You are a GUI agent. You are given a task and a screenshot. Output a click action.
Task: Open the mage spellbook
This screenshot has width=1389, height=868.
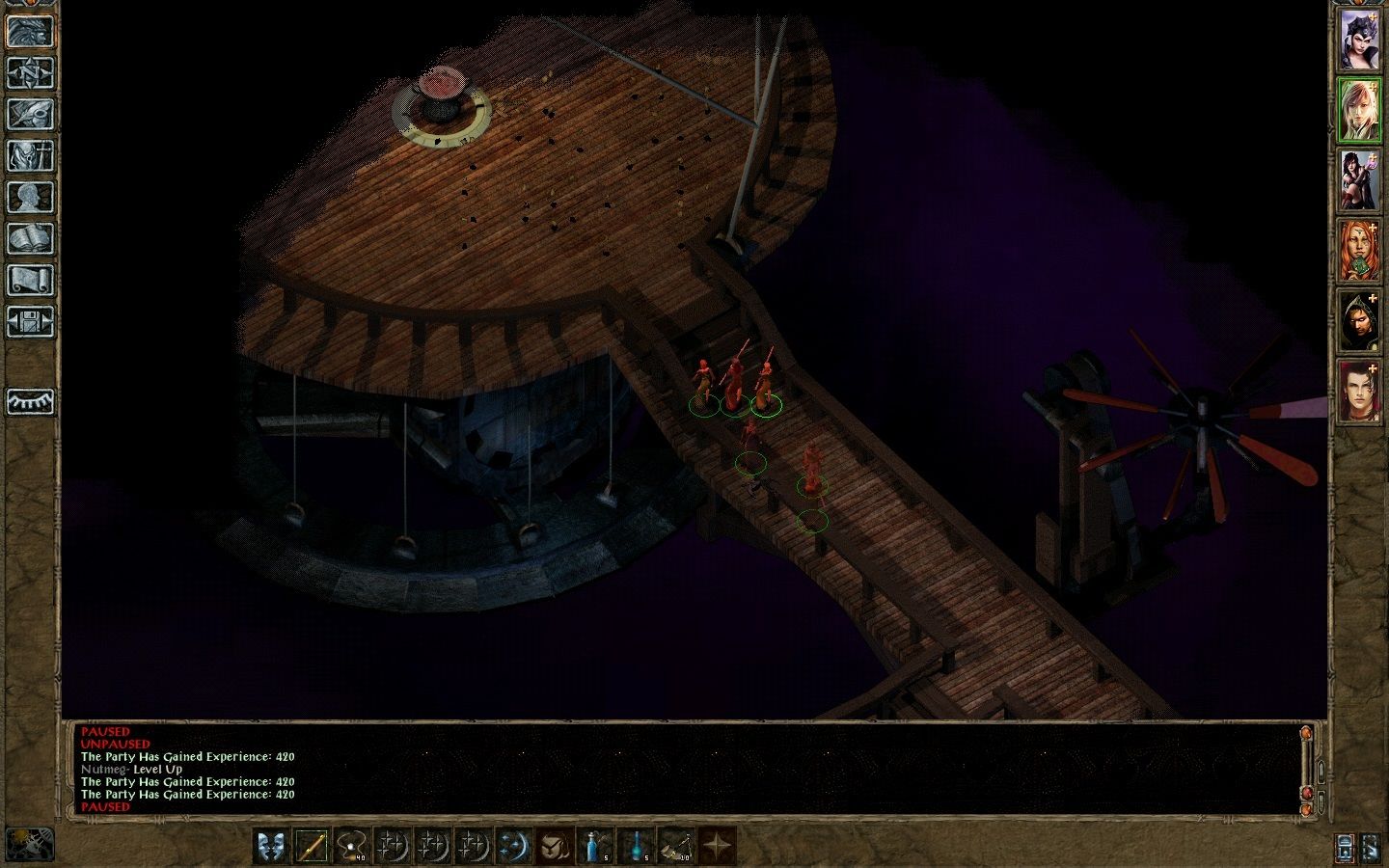(x=30, y=238)
